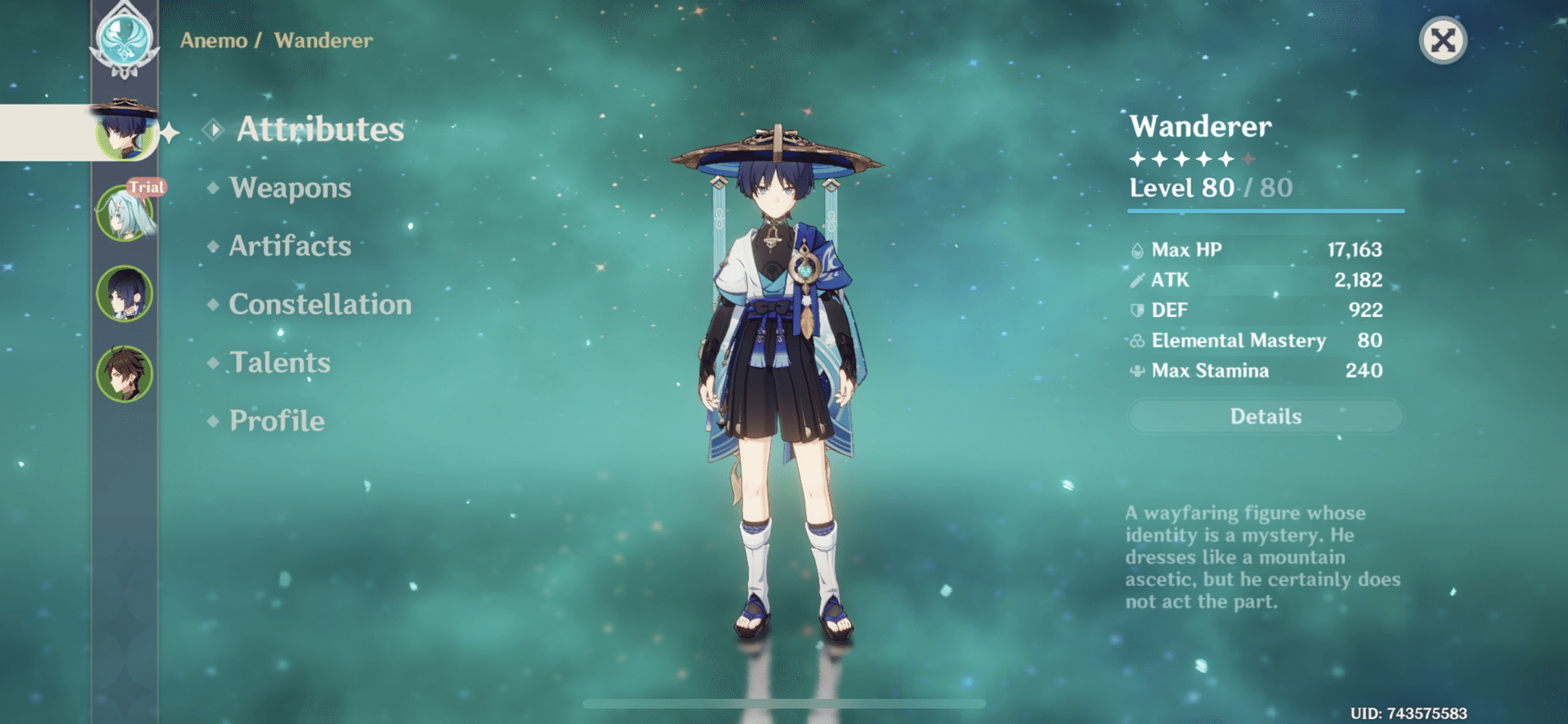1568x724 pixels.
Task: Switch to the Artifacts section
Action: [x=288, y=246]
